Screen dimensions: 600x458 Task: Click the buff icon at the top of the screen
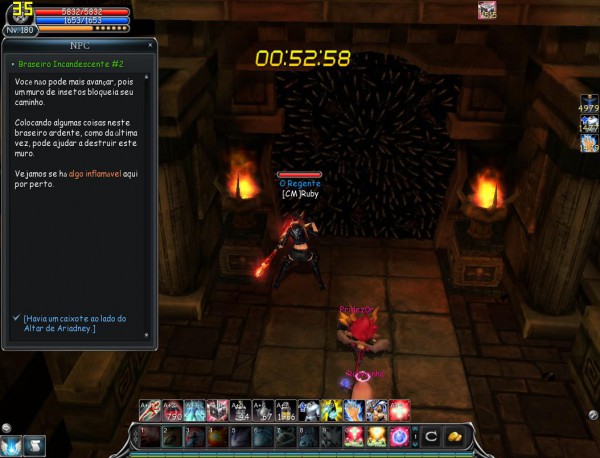click(487, 11)
